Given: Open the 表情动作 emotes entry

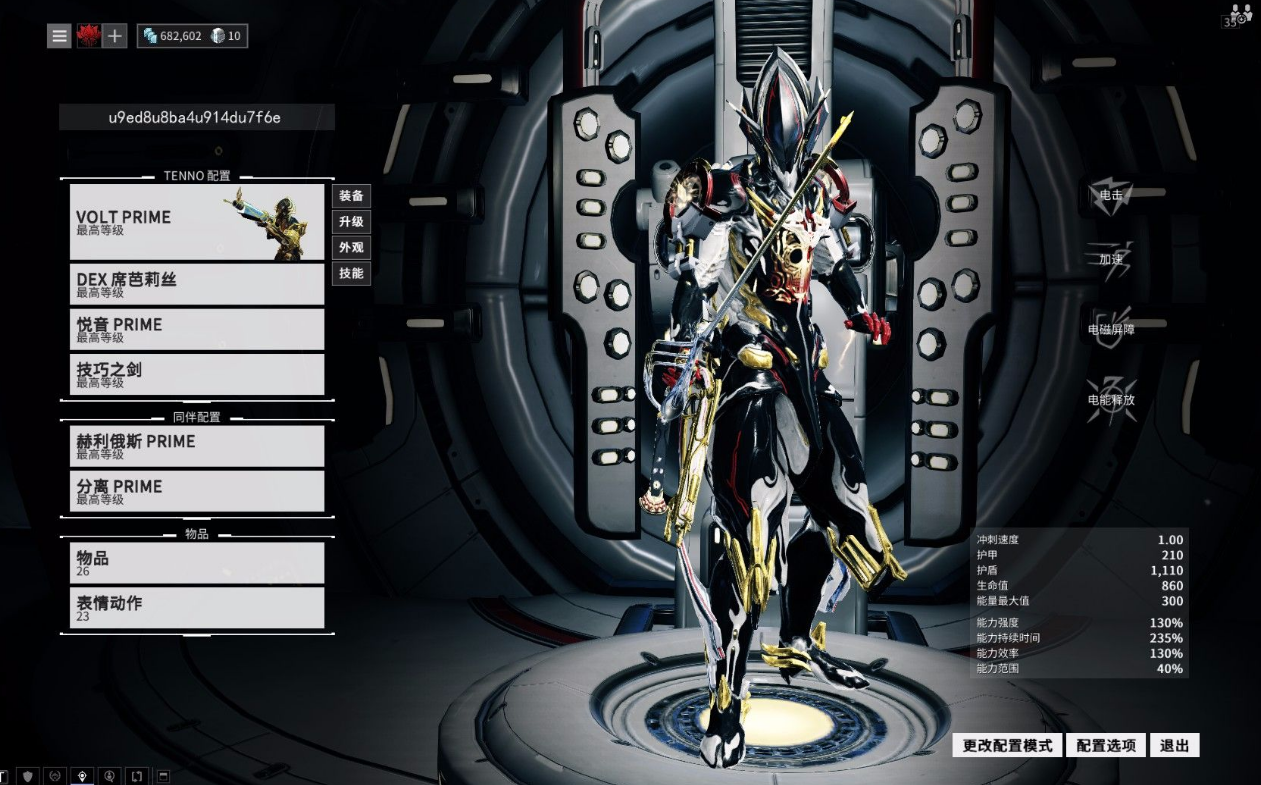Looking at the screenshot, I should [x=197, y=608].
